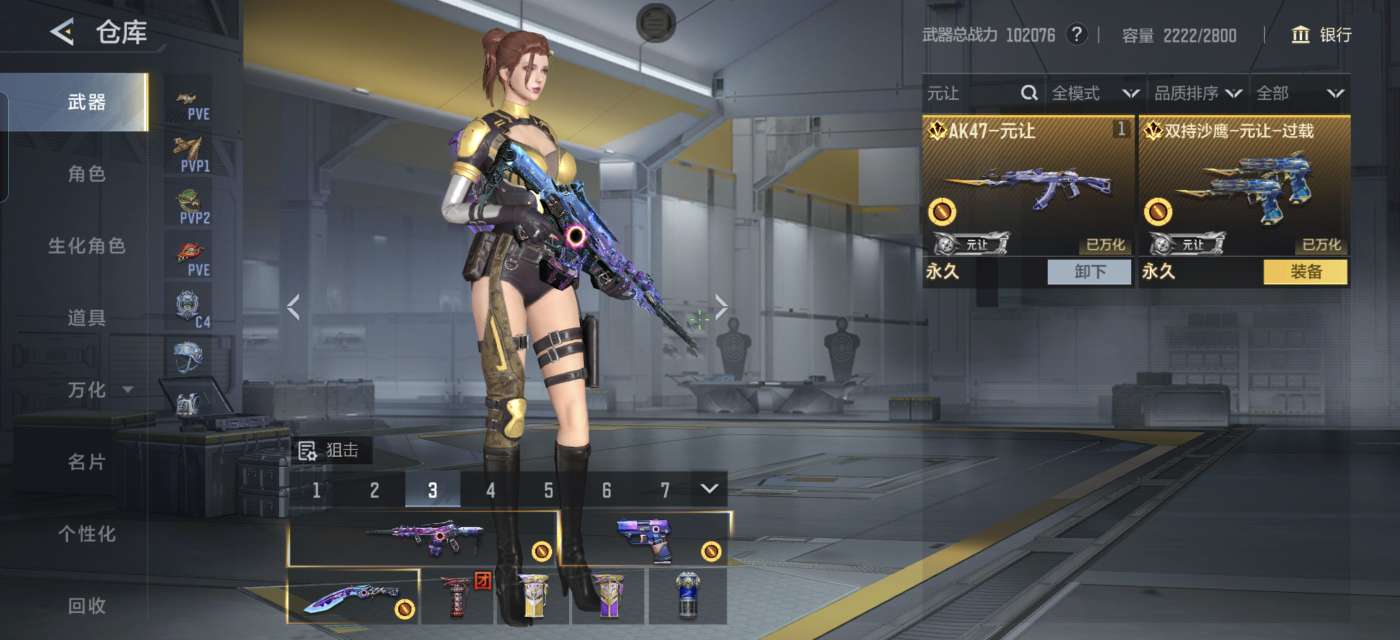1400x640 pixels.
Task: Open the 银行 bank
Action: (1321, 35)
